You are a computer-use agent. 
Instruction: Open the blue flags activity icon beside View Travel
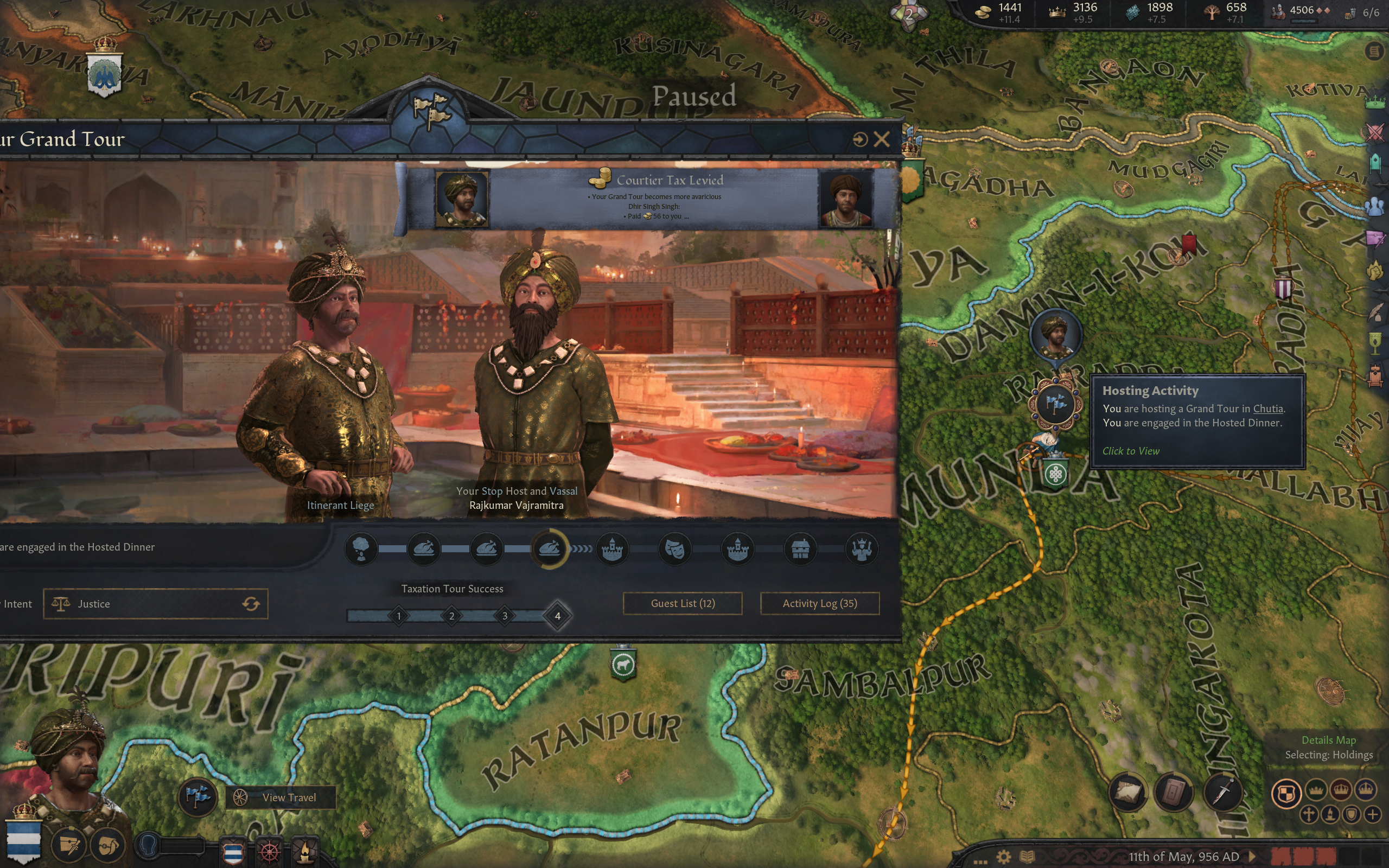click(198, 796)
